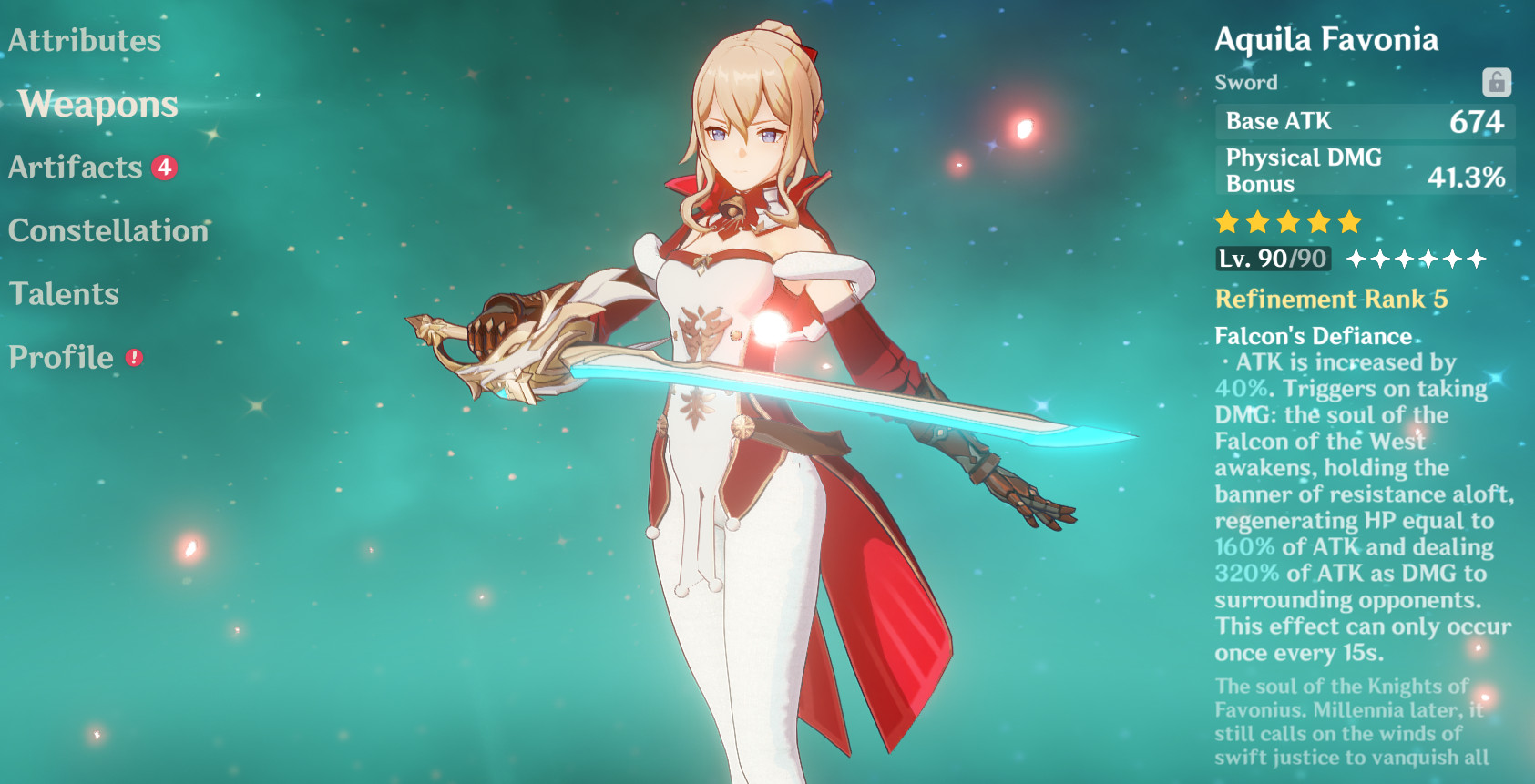This screenshot has width=1535, height=784.
Task: Open the Talents page
Action: [x=64, y=293]
